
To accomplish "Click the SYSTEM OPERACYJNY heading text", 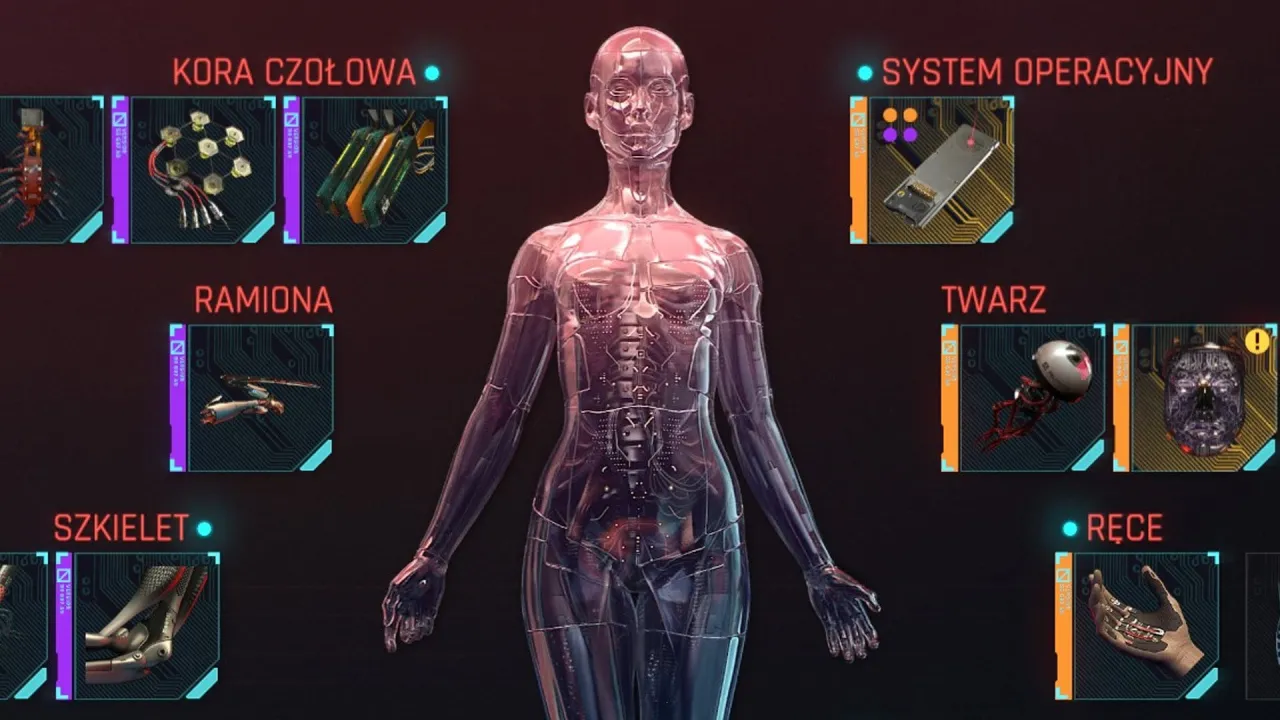I will [x=1044, y=70].
